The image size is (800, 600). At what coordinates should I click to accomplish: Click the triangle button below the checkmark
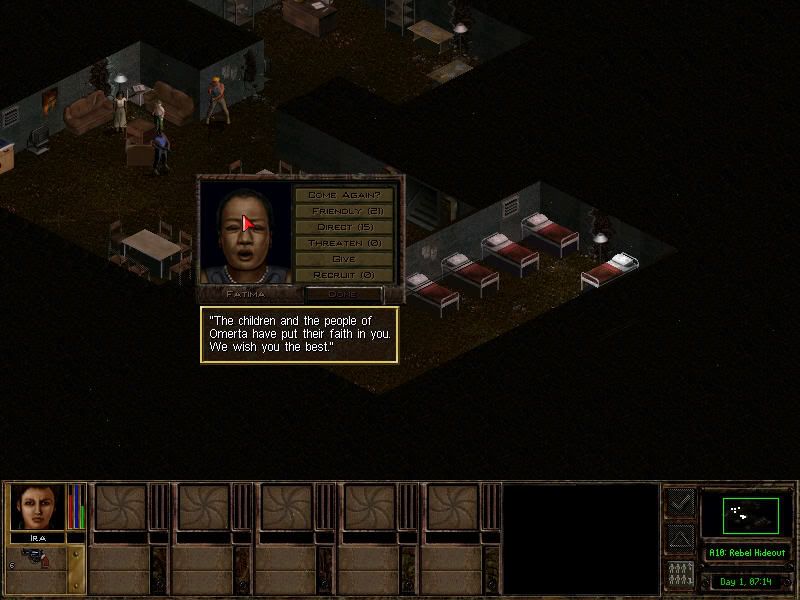coord(680,539)
